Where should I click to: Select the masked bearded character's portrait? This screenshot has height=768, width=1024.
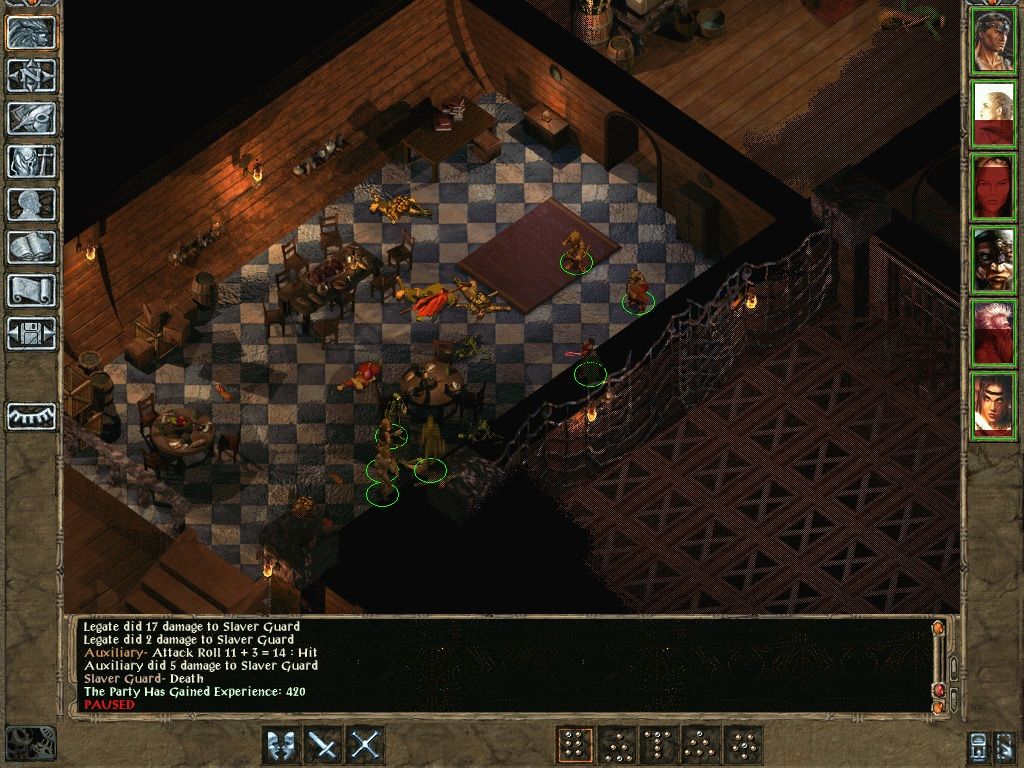[994, 260]
